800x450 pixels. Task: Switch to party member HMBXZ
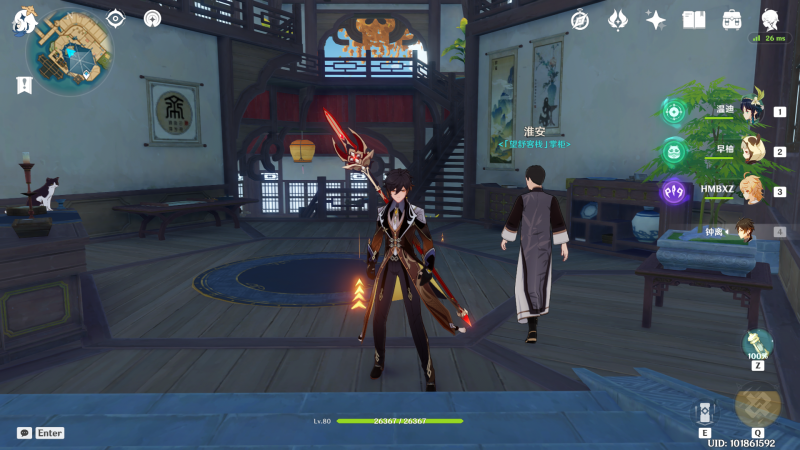click(x=750, y=191)
